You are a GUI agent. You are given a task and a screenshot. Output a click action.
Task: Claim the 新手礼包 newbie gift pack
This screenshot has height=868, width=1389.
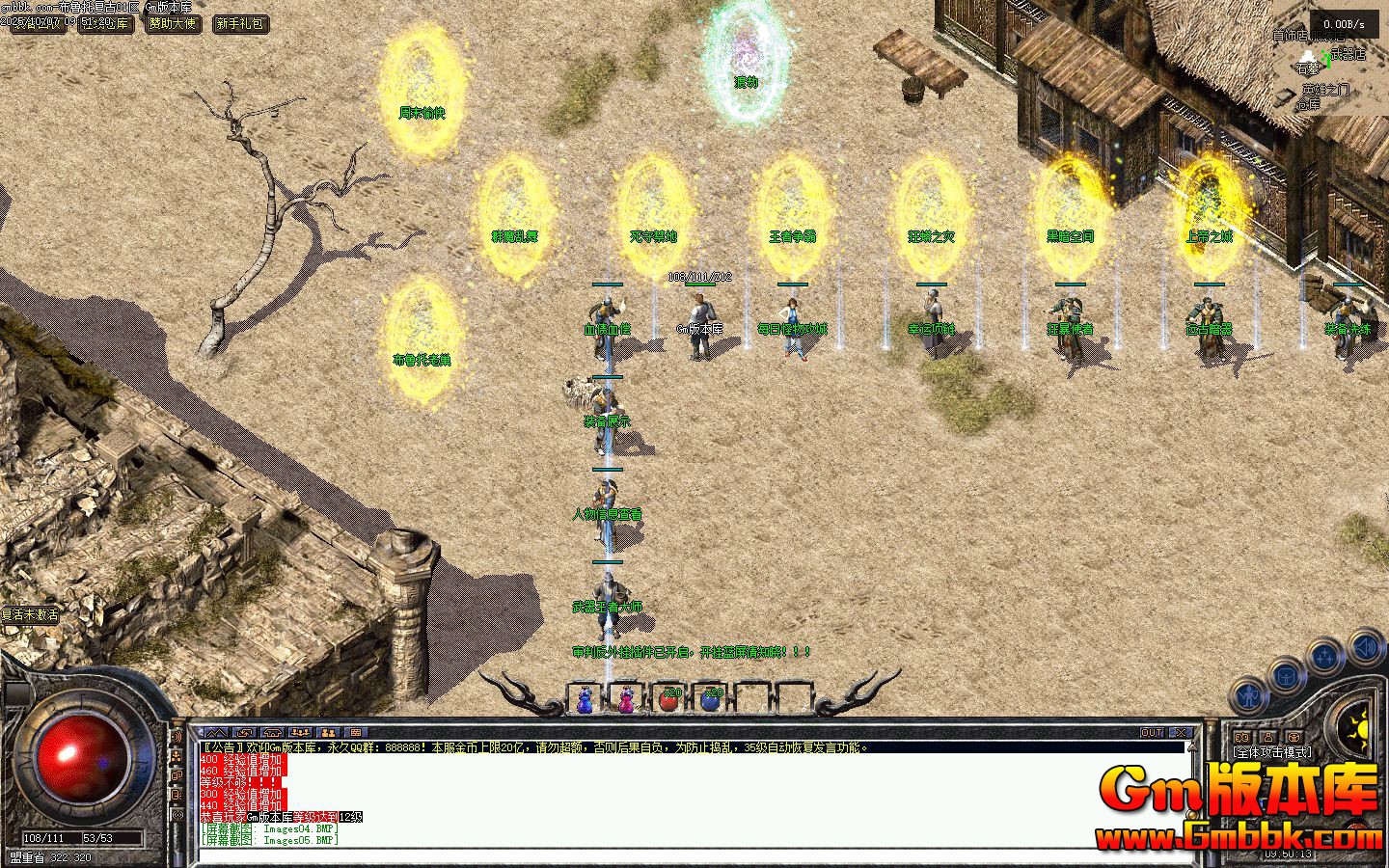point(240,23)
